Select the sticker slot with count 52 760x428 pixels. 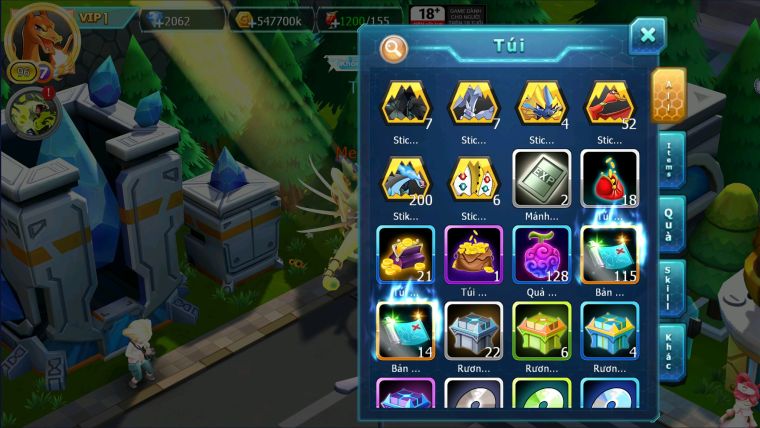(609, 103)
